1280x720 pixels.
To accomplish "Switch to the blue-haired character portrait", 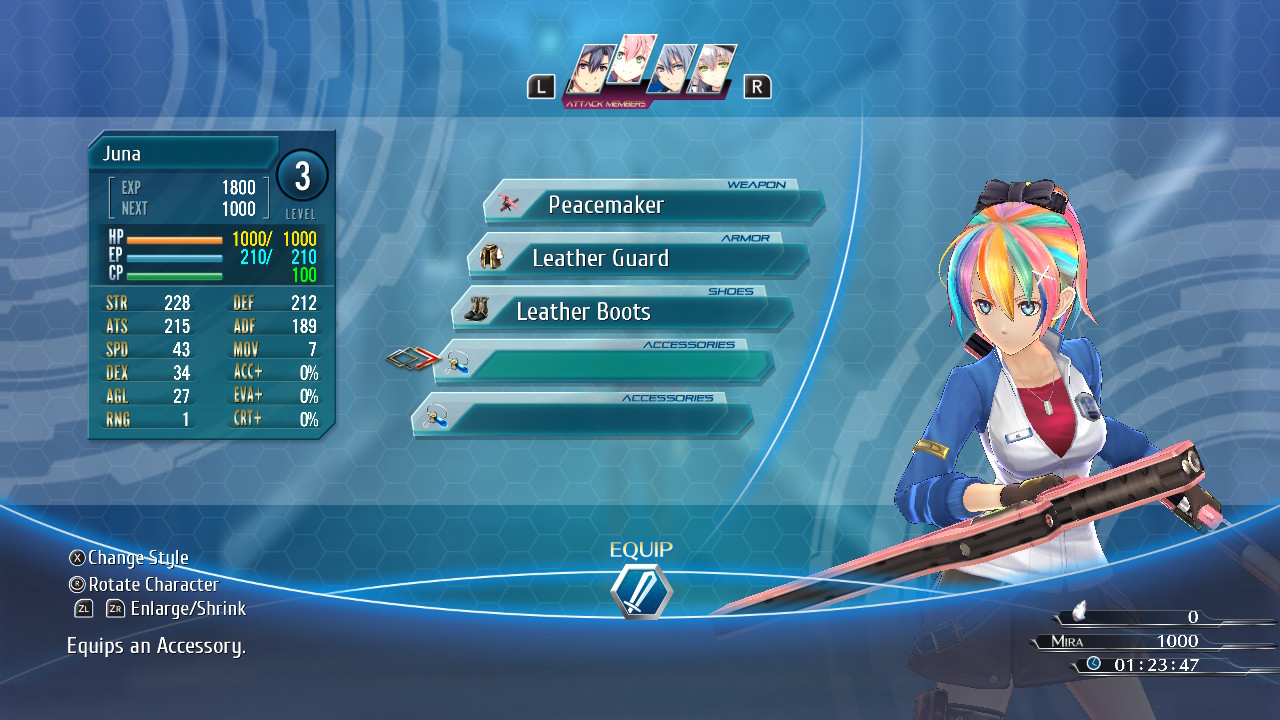I will [670, 70].
